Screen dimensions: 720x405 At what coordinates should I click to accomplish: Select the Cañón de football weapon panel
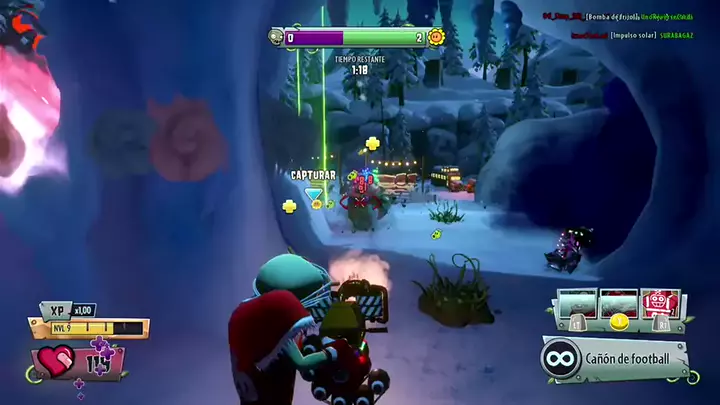point(616,357)
